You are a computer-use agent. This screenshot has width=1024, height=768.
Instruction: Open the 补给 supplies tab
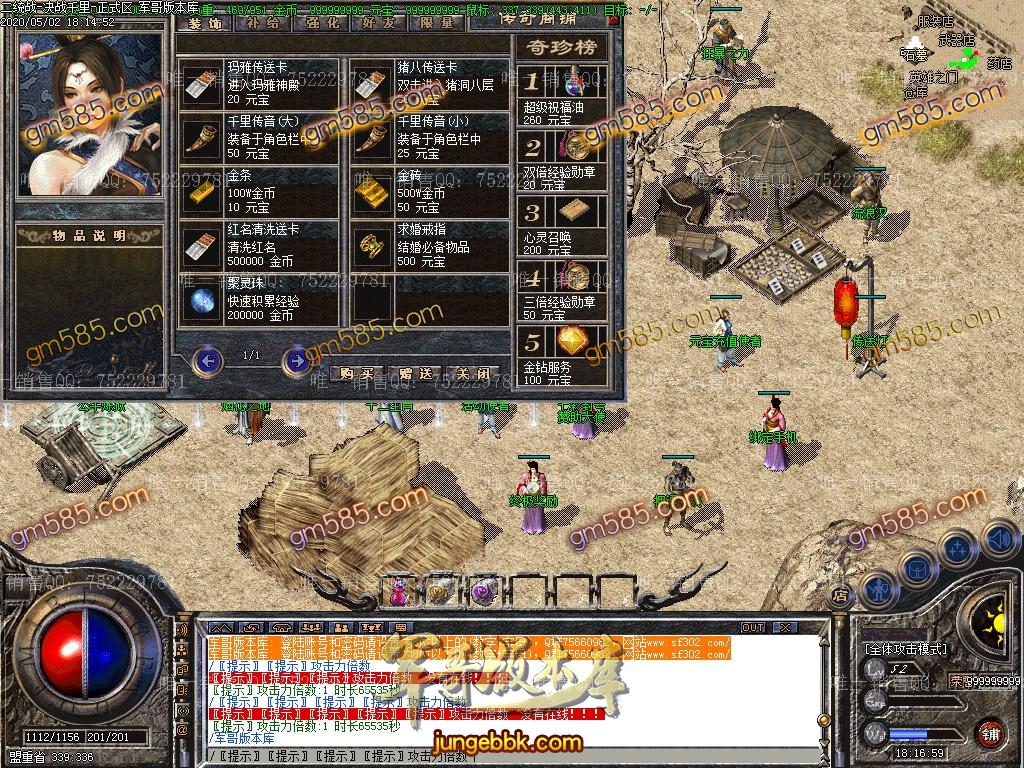(x=264, y=21)
